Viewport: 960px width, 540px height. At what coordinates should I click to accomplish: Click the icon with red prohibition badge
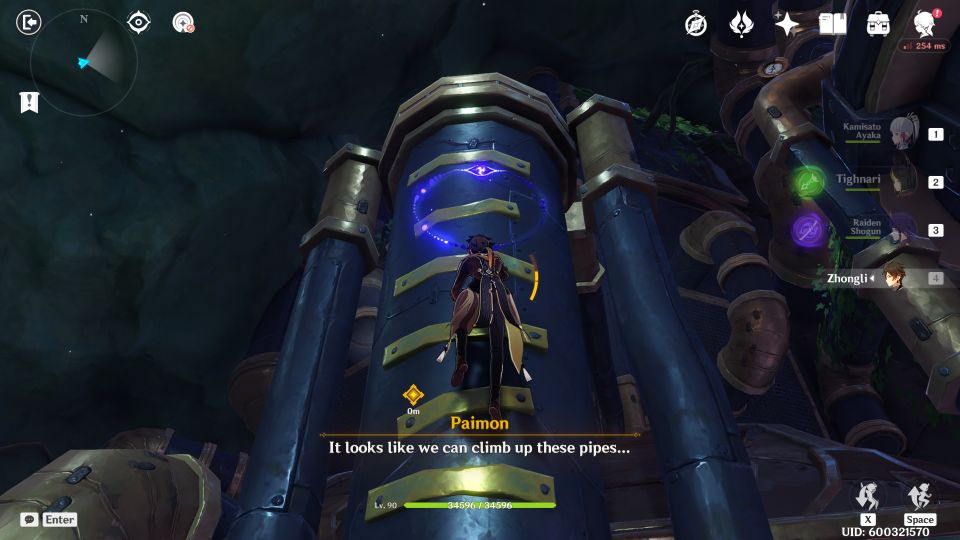click(183, 22)
